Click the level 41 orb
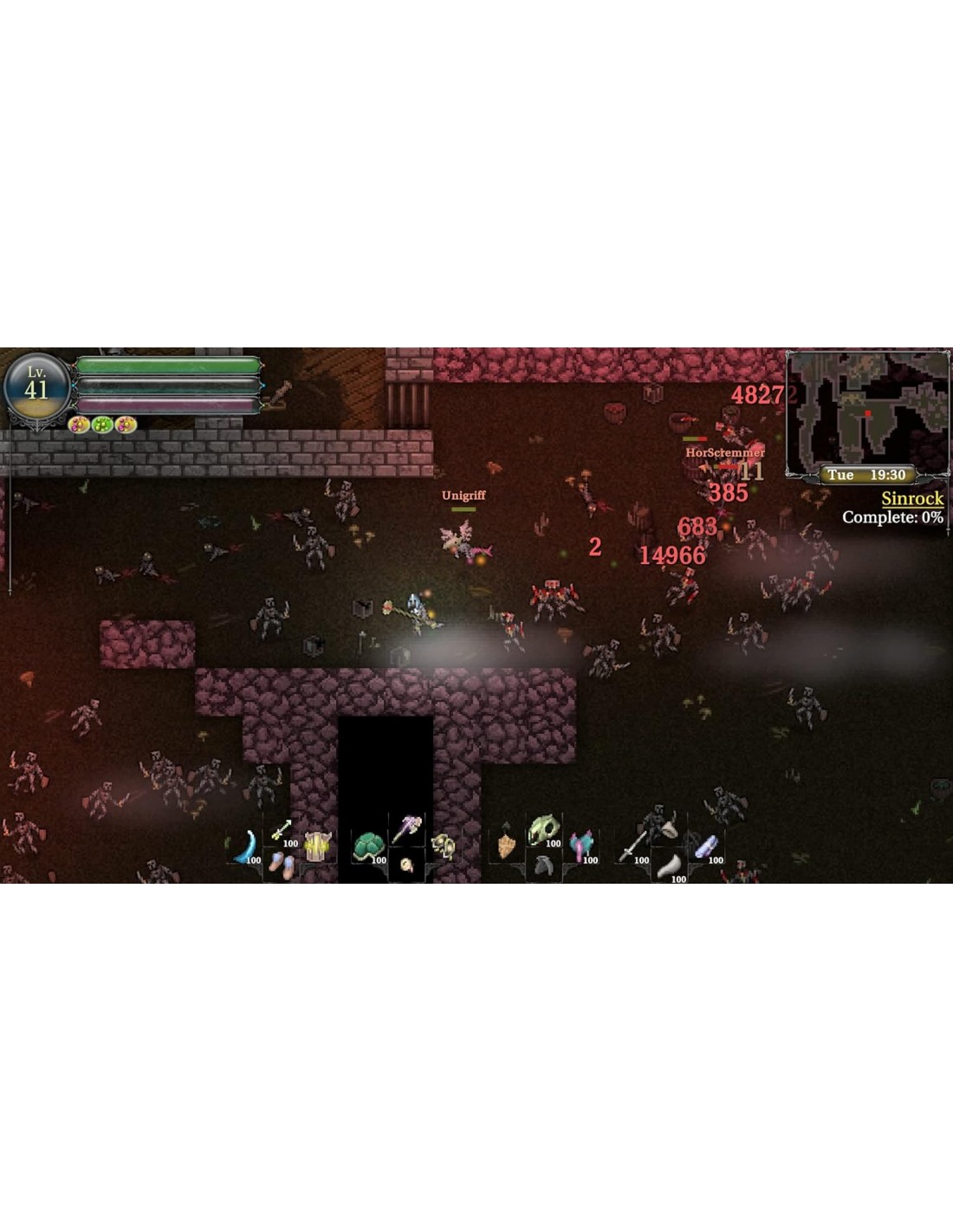 [x=36, y=386]
